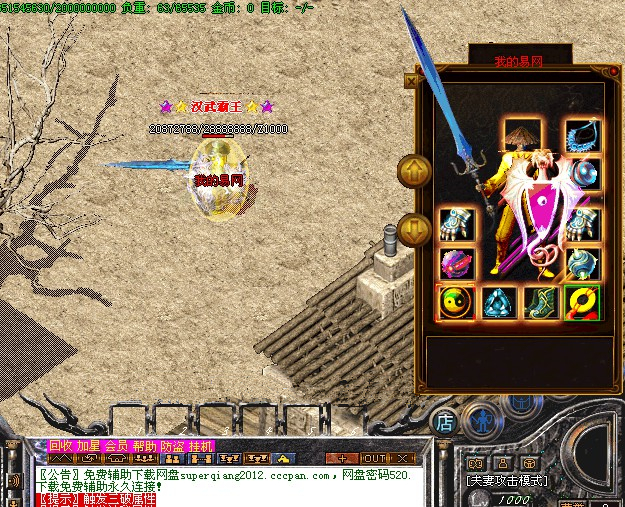The height and width of the screenshot is (507, 625).
Task: Select the yin-yang charm slot
Action: [x=456, y=303]
